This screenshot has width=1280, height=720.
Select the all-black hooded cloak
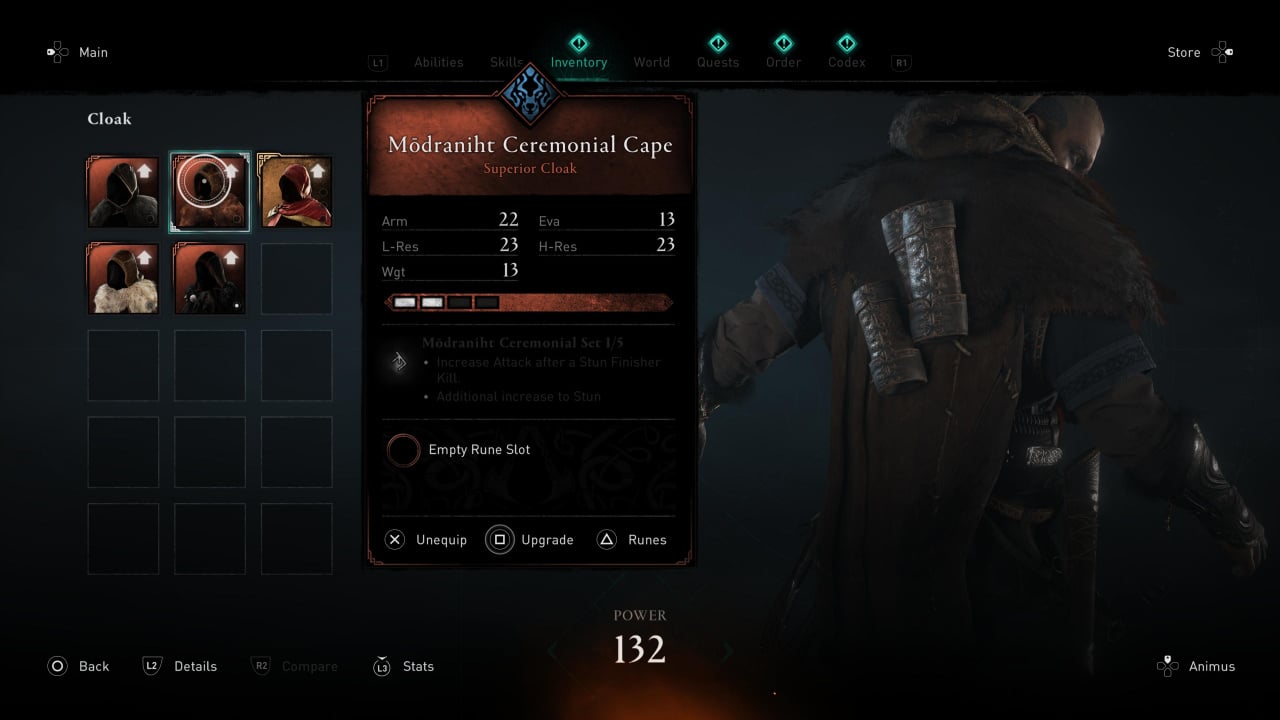(x=210, y=279)
